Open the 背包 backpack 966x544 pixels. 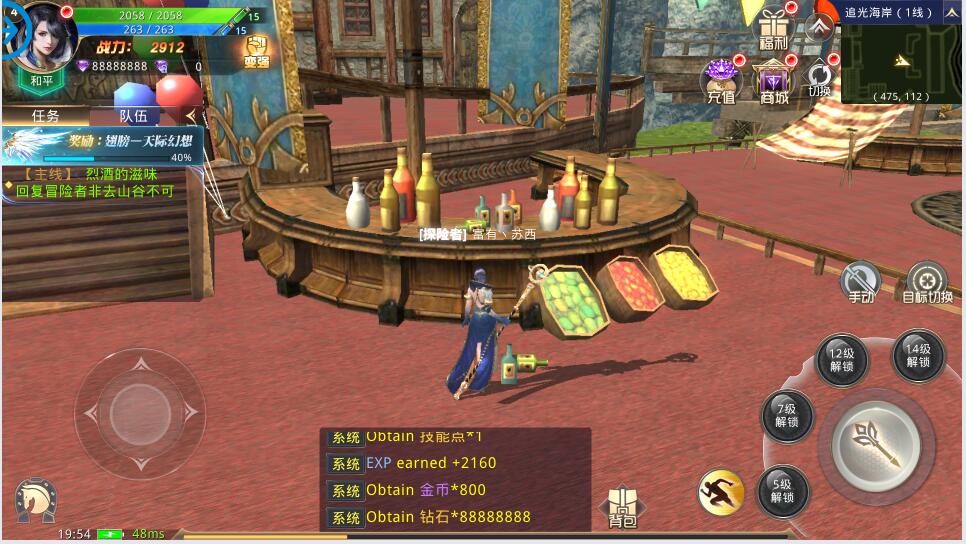[622, 508]
